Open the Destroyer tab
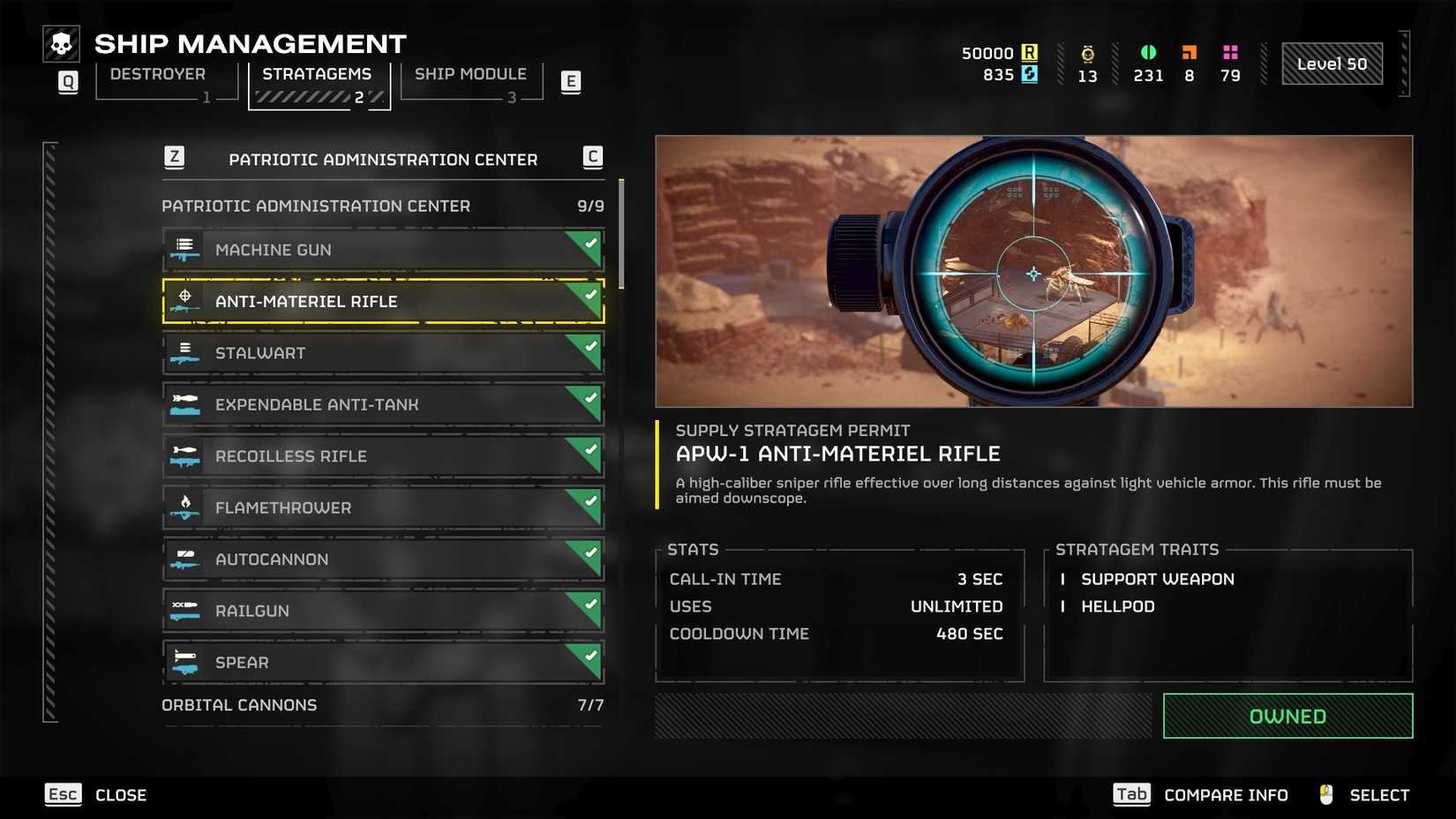Viewport: 1456px width, 819px height. pyautogui.click(x=156, y=74)
